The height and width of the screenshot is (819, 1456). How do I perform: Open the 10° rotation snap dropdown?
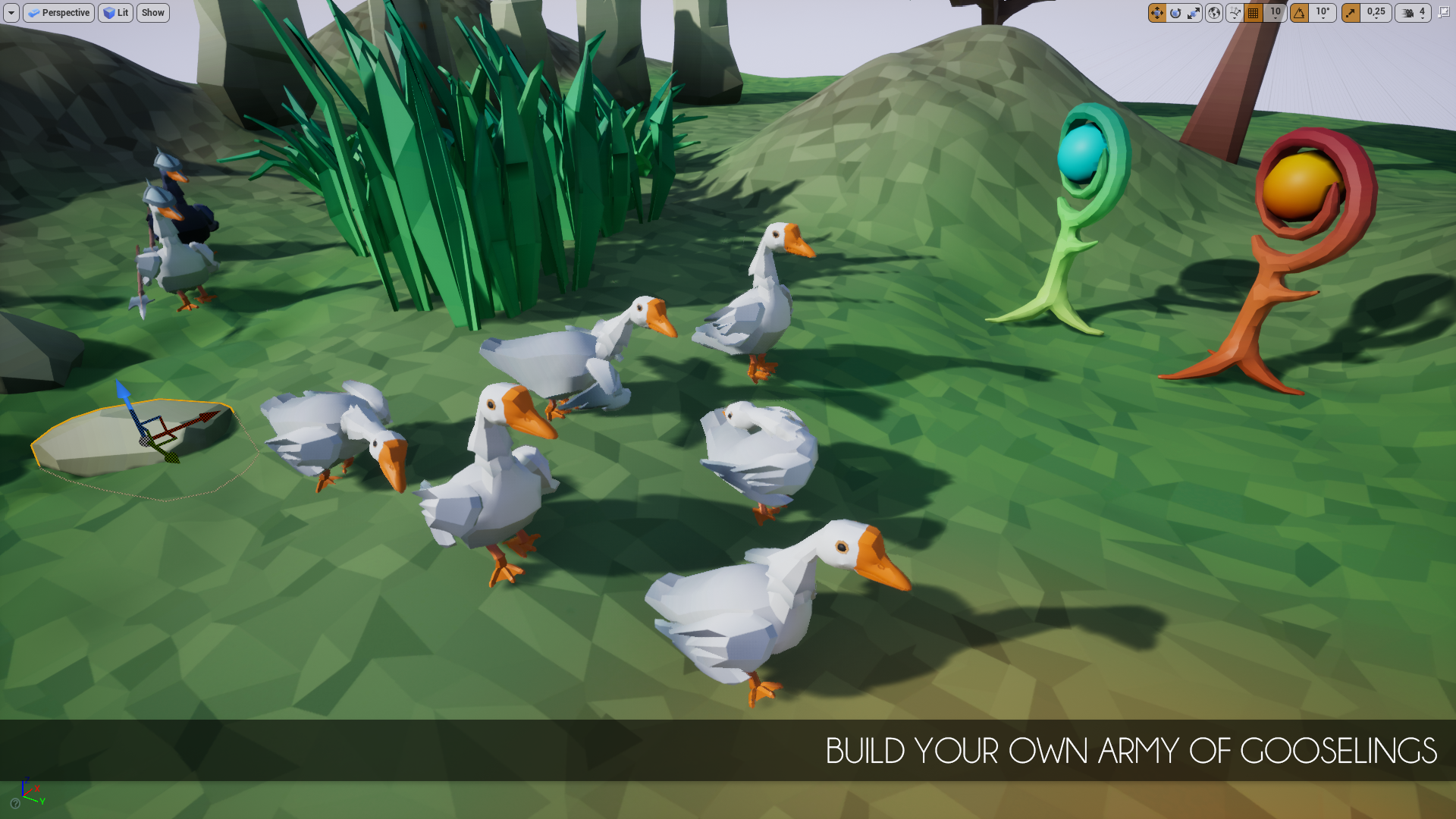1323,13
